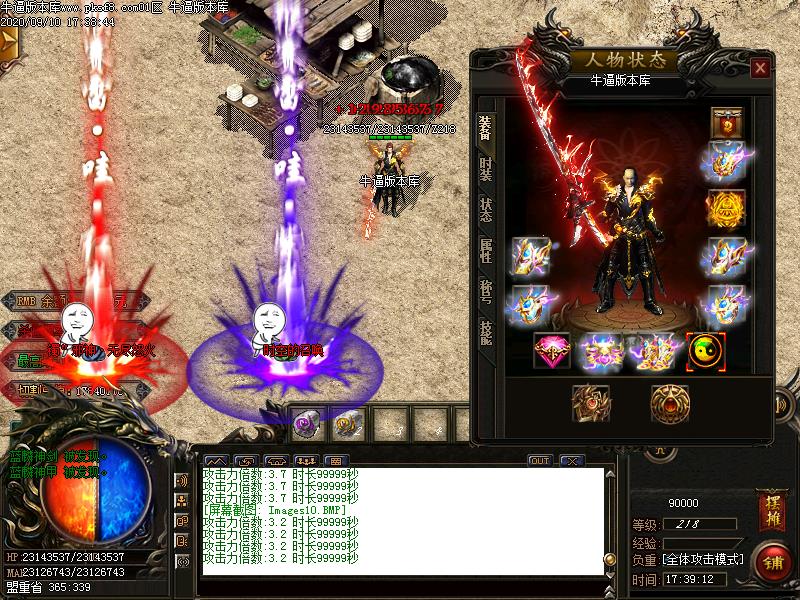Screen dimensions: 800x600
Task: Close the character status window
Action: click(x=761, y=68)
